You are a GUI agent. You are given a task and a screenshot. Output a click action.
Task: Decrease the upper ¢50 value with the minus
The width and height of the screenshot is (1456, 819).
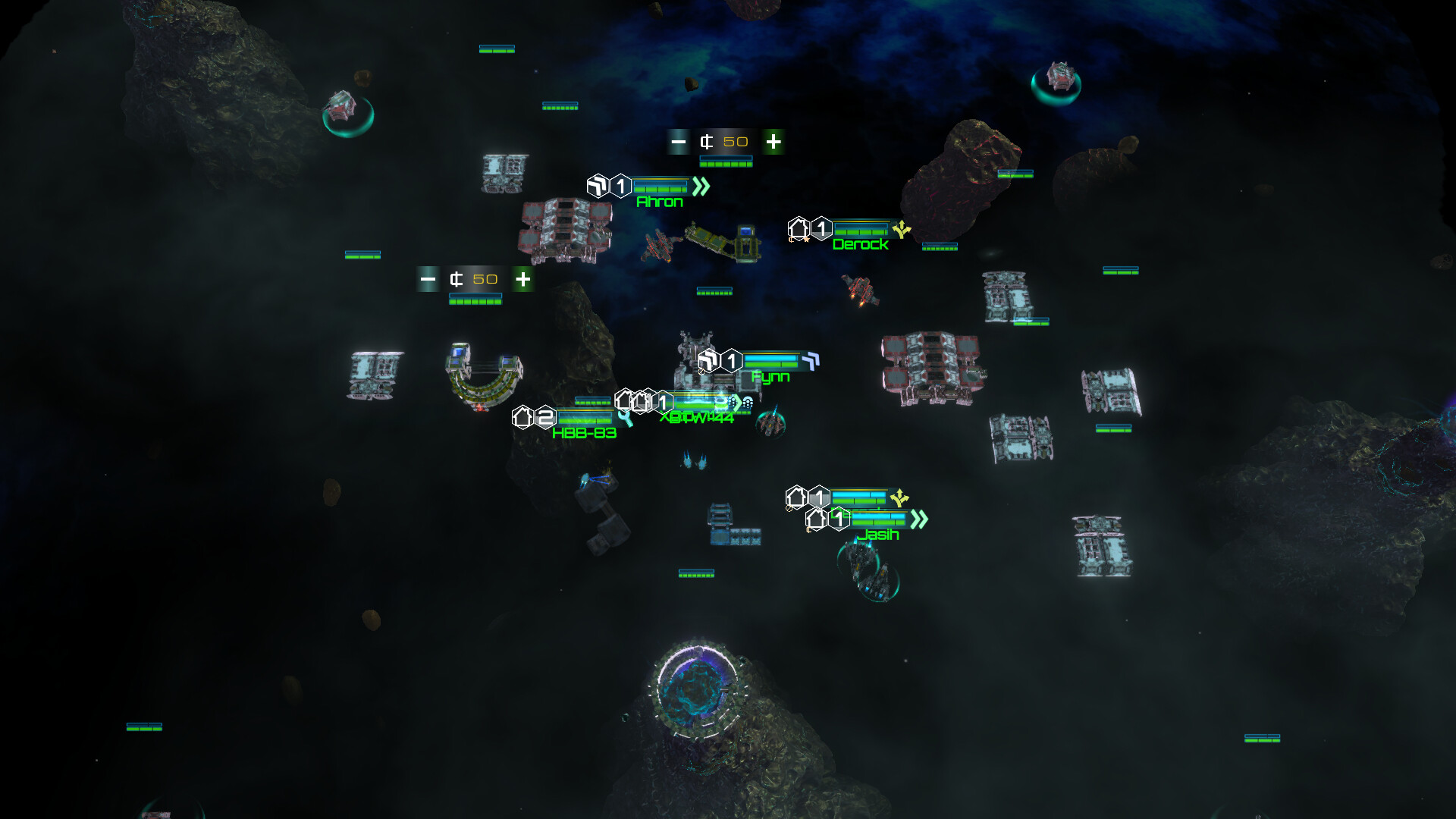tap(677, 140)
